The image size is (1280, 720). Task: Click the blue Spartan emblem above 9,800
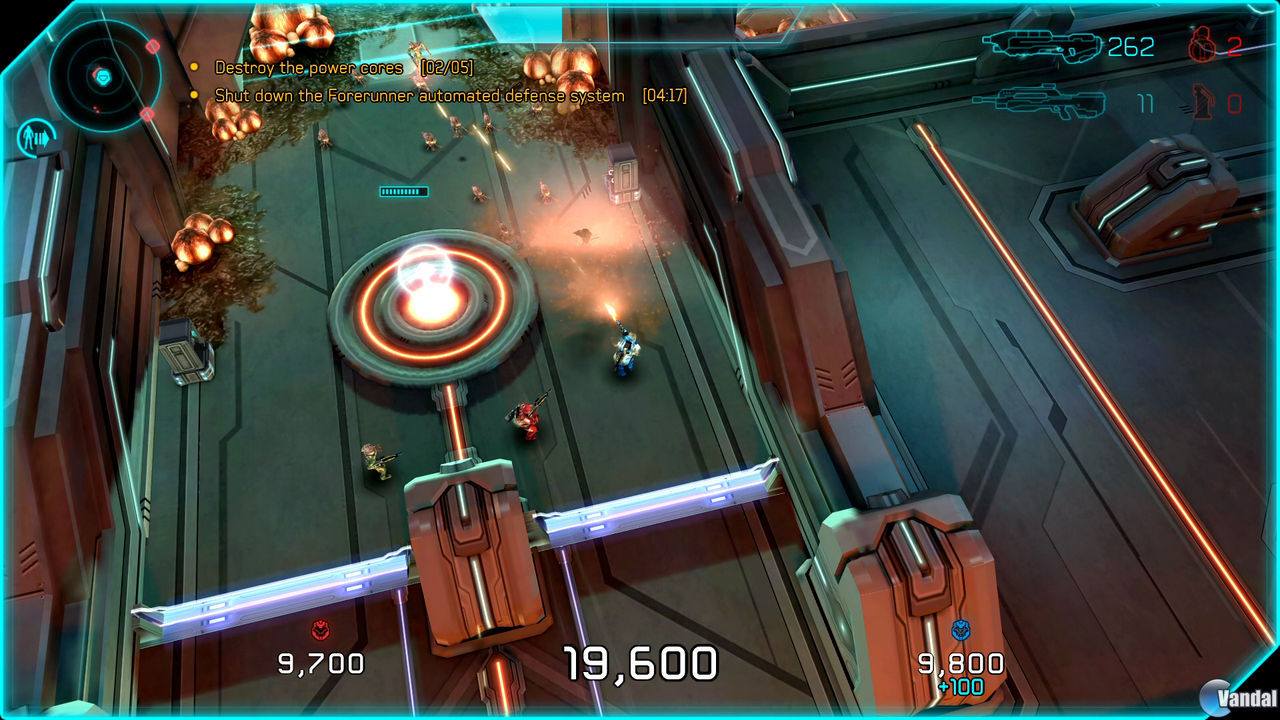[x=959, y=628]
